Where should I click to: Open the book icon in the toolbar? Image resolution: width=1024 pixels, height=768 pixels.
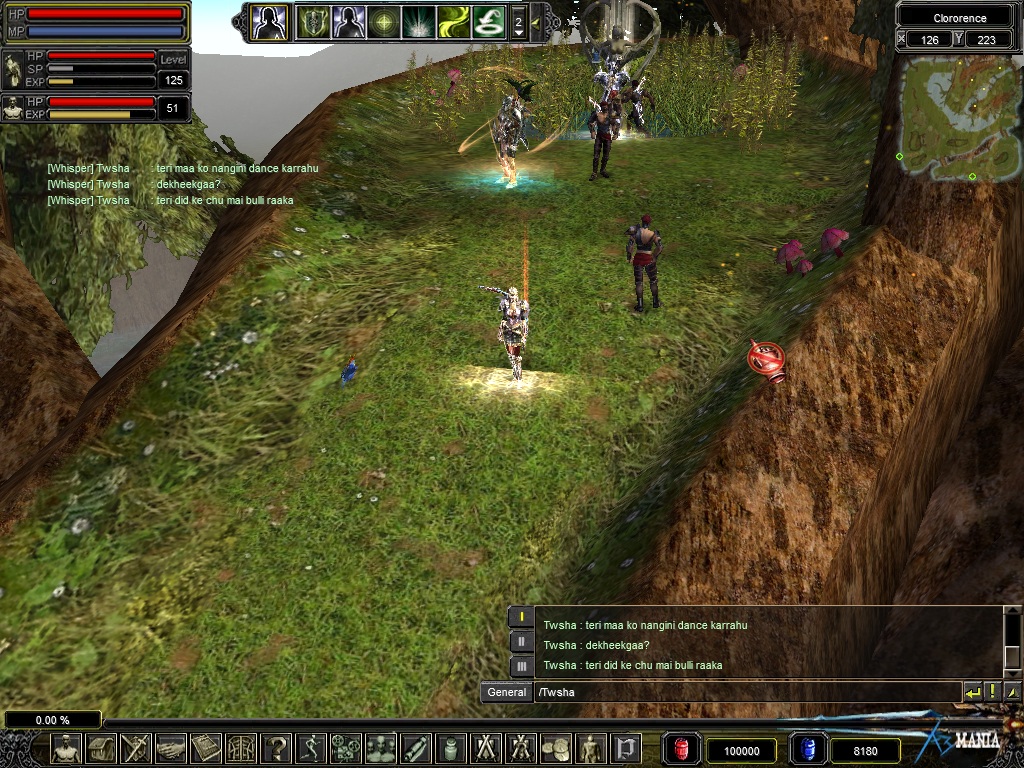click(206, 748)
